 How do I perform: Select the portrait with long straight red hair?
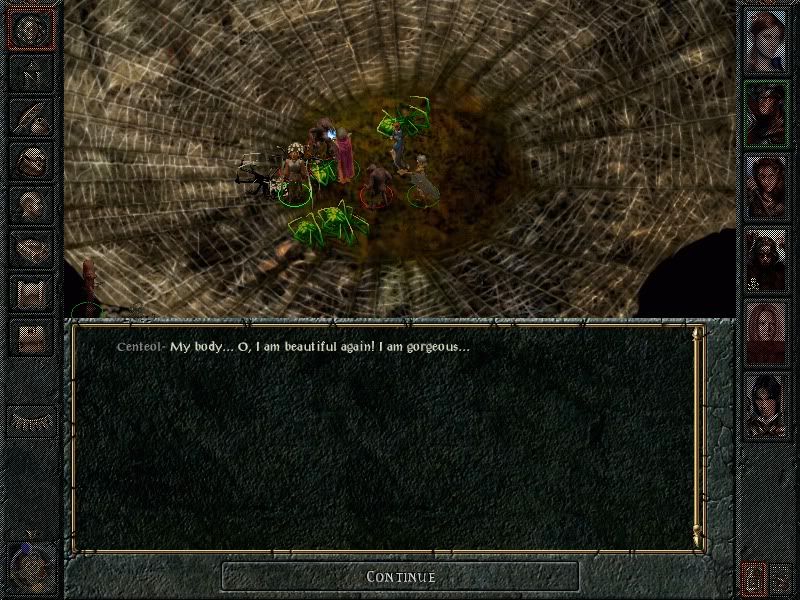(x=765, y=331)
